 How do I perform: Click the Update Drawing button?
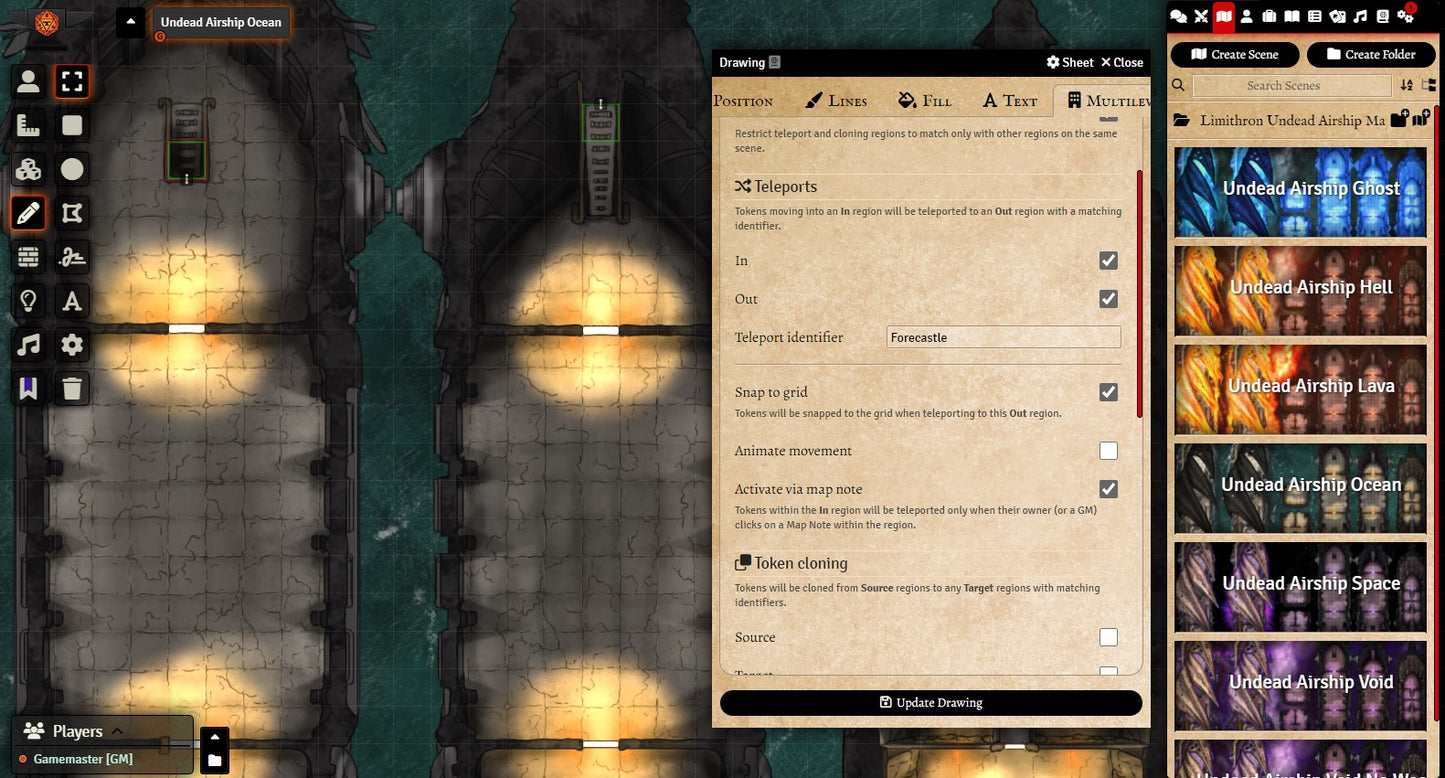930,703
